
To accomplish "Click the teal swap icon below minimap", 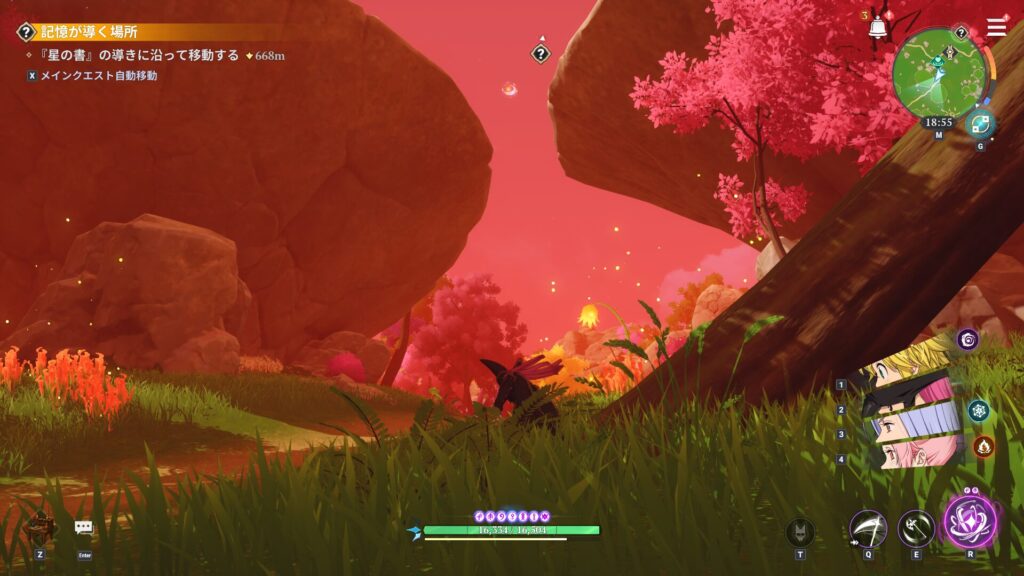I will click(980, 124).
